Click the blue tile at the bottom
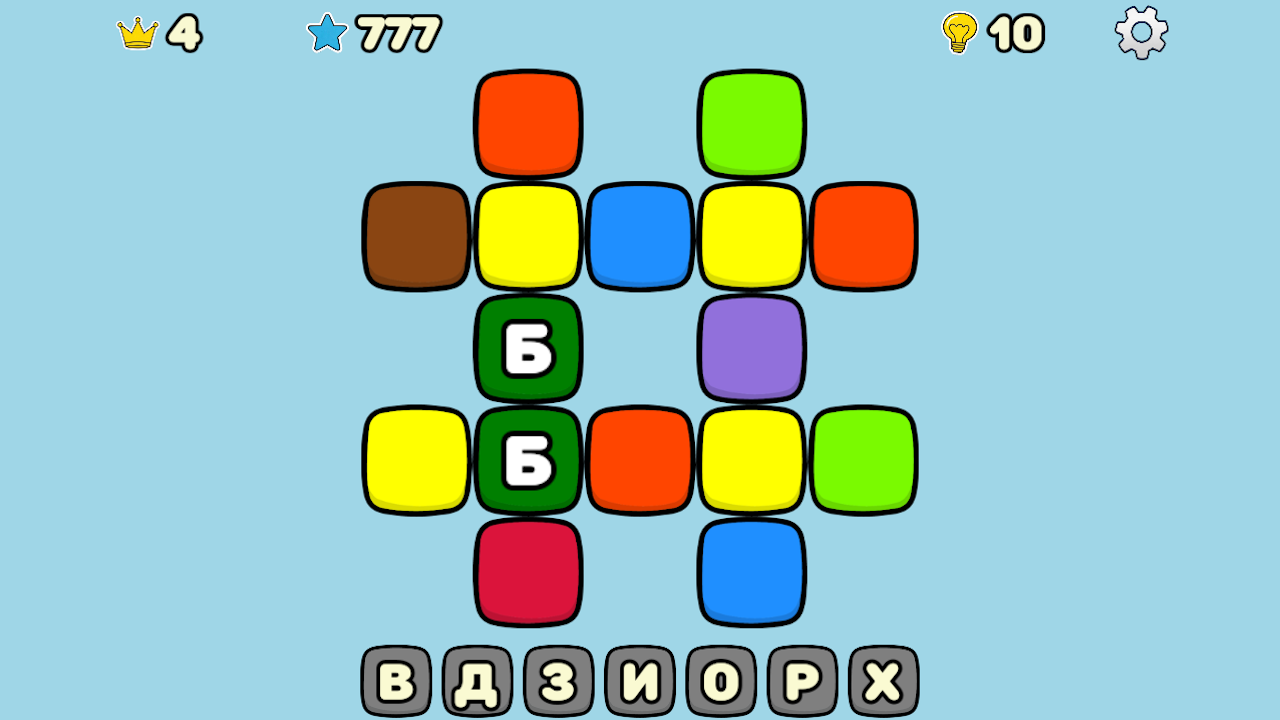Image resolution: width=1280 pixels, height=720 pixels. coord(751,572)
